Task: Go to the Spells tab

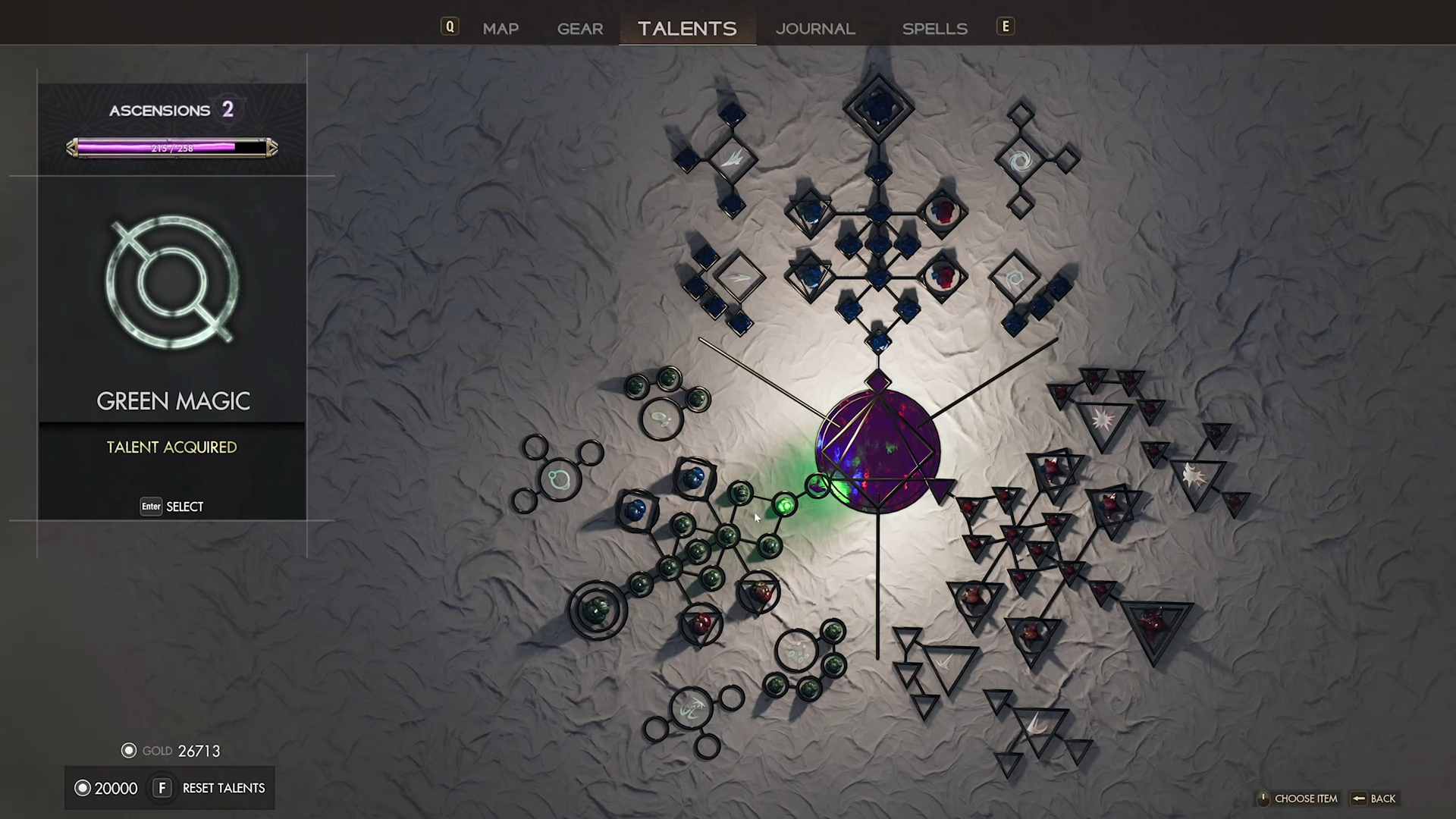Action: coord(934,29)
